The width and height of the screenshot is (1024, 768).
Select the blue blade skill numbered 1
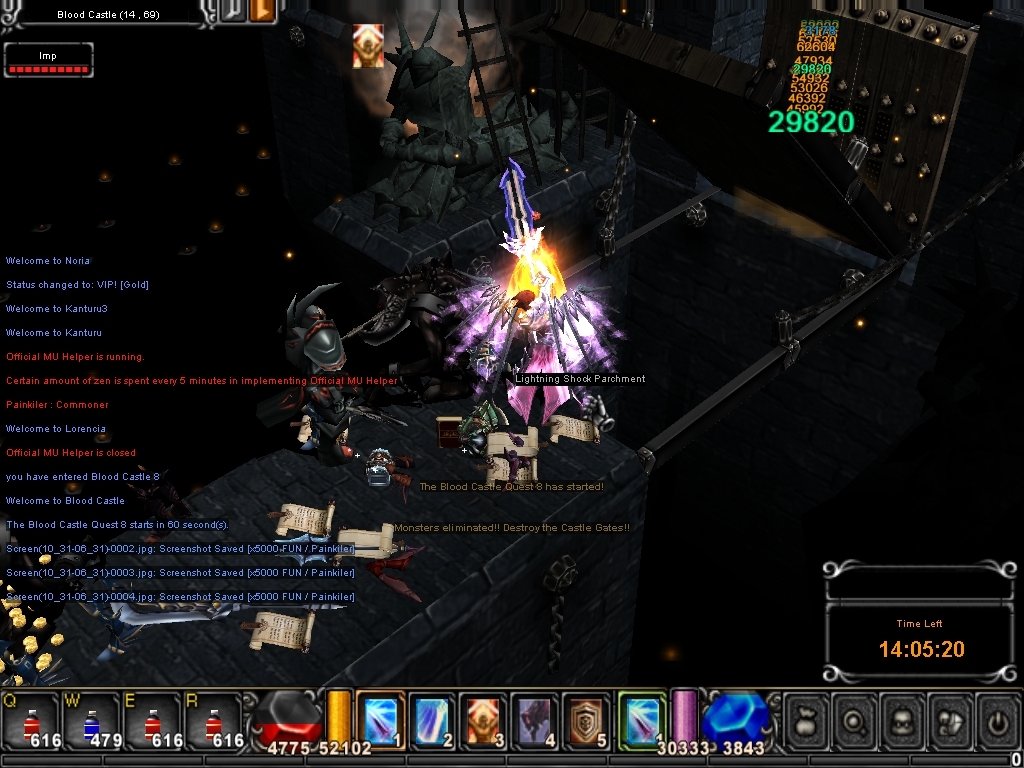point(380,720)
